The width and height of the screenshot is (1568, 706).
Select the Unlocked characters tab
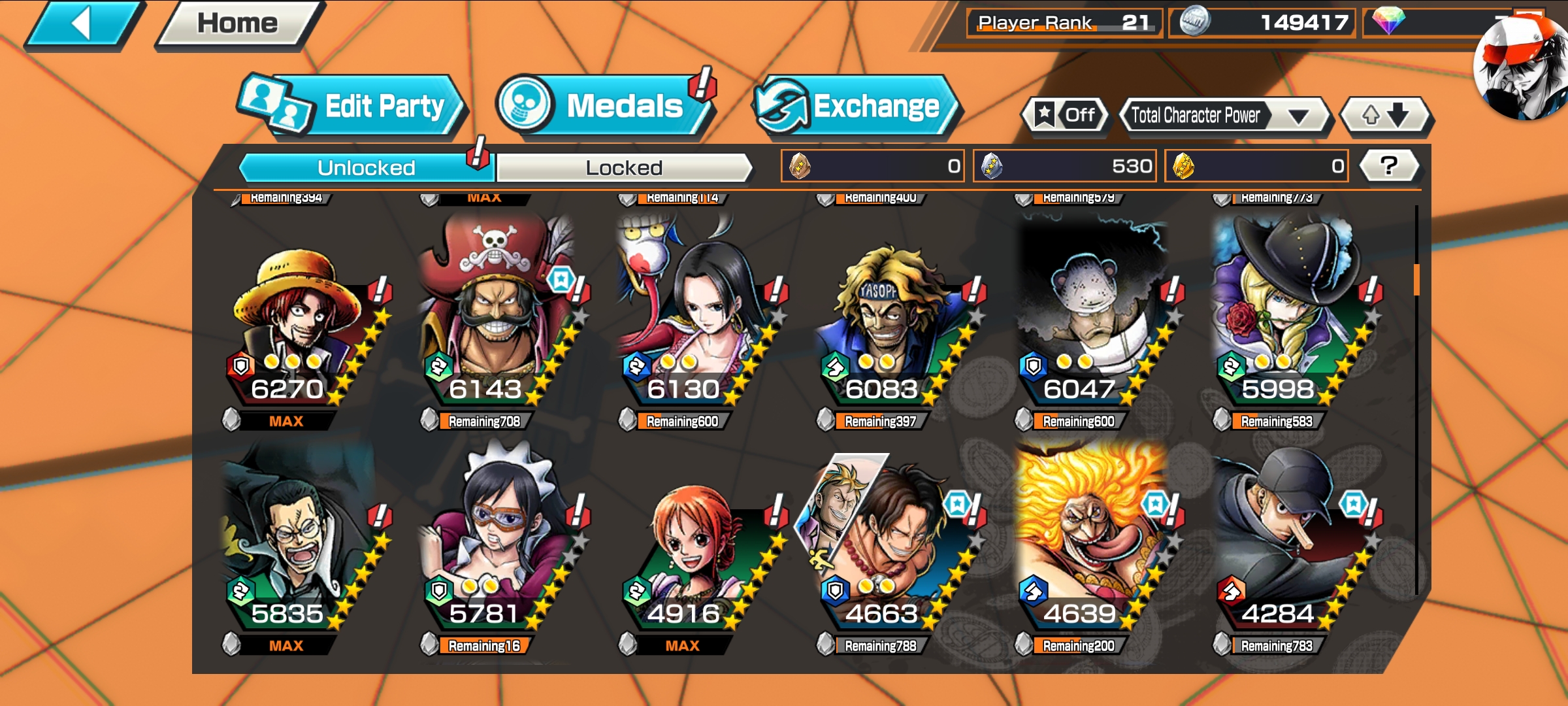366,167
